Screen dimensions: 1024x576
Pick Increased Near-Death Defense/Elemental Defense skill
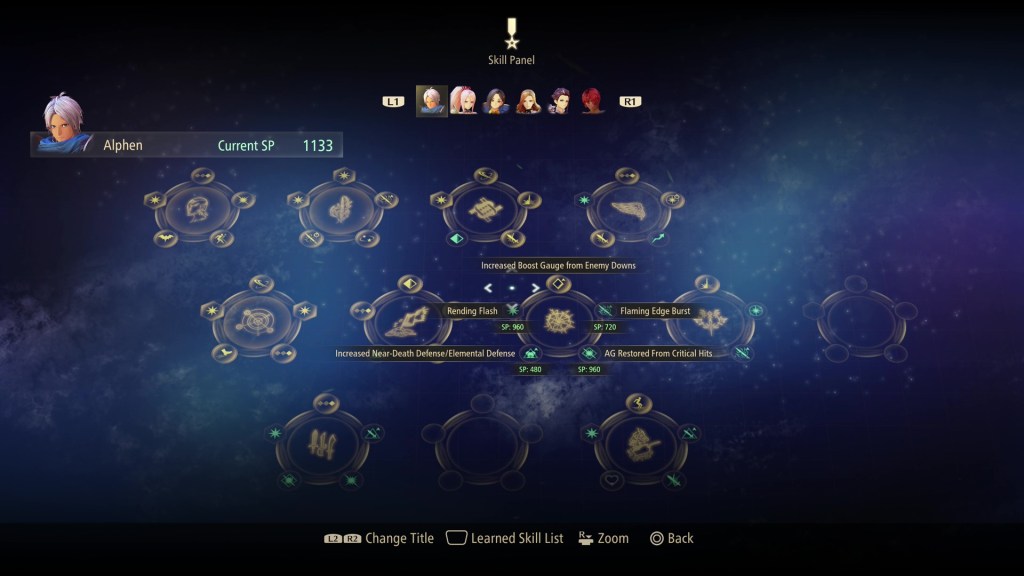tap(531, 353)
